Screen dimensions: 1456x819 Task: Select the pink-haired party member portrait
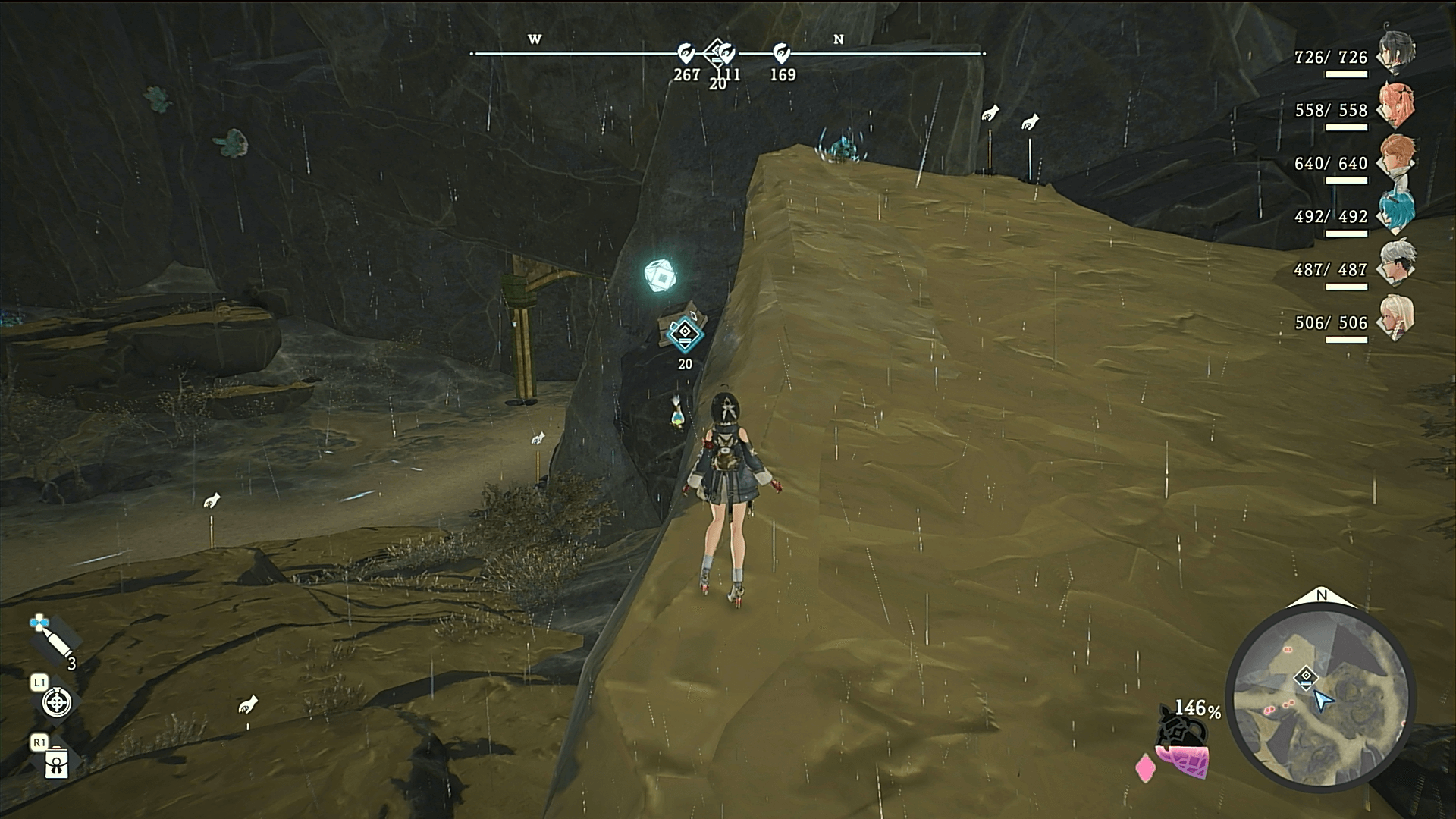tap(1397, 106)
